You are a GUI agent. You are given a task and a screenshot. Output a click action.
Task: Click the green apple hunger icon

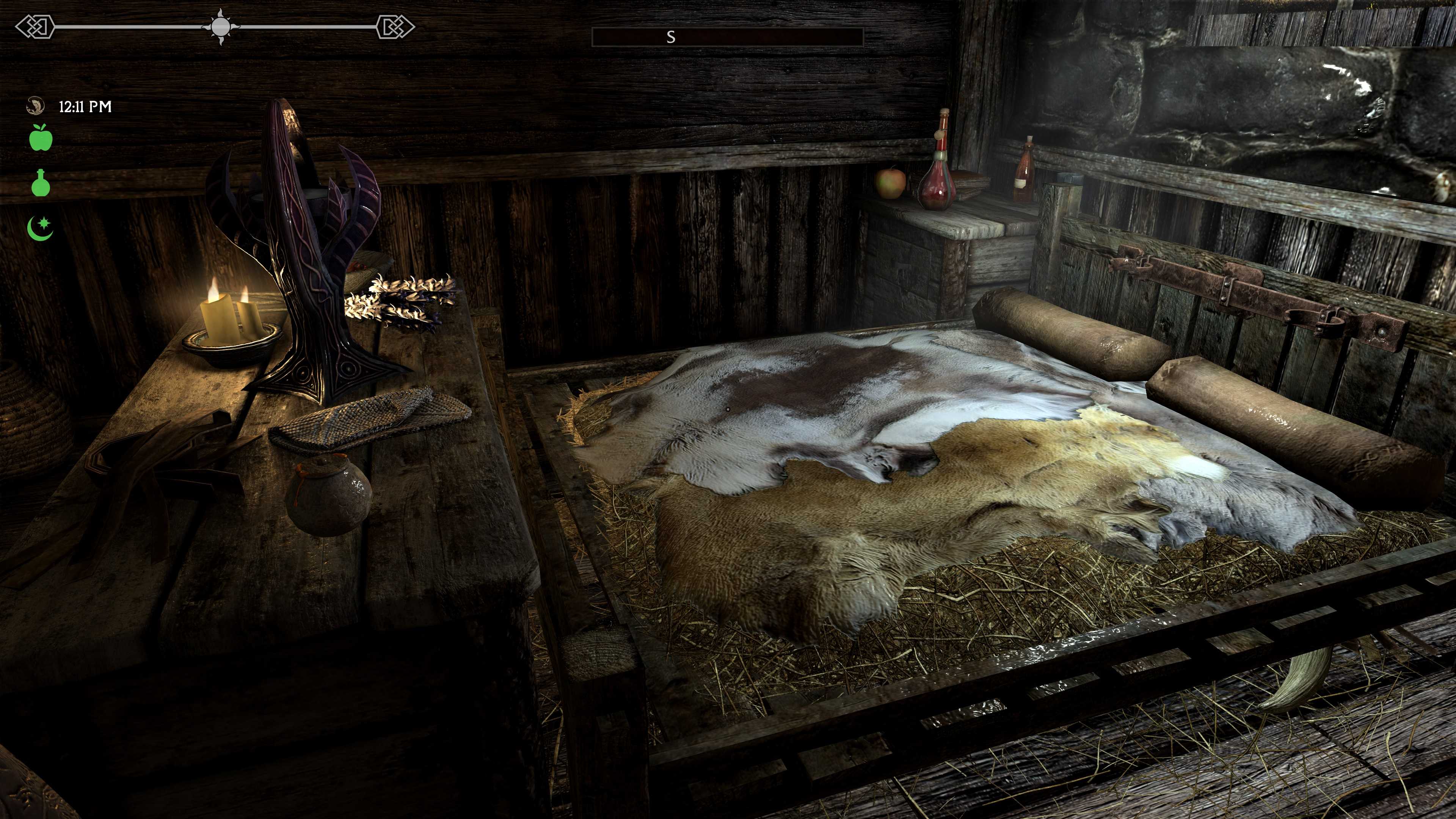pos(41,138)
